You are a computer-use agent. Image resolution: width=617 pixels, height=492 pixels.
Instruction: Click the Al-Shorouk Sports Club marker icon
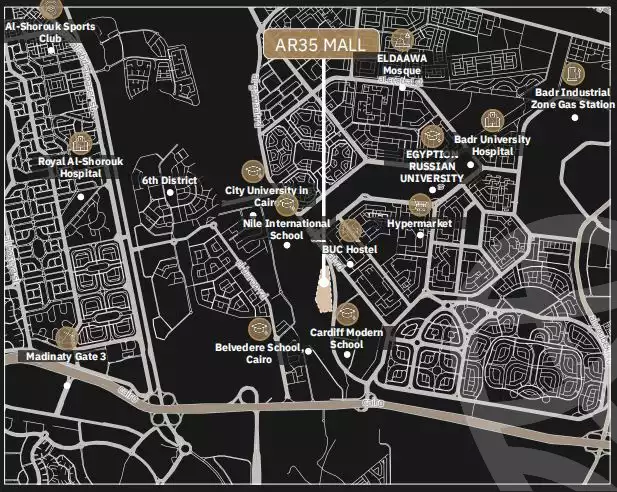pyautogui.click(x=50, y=8)
